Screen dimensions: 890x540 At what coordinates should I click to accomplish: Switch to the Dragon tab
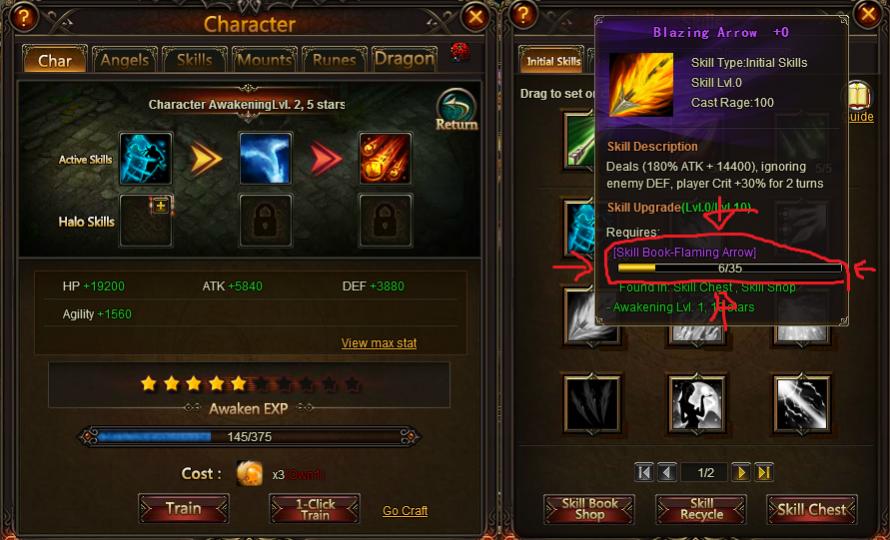tap(404, 59)
